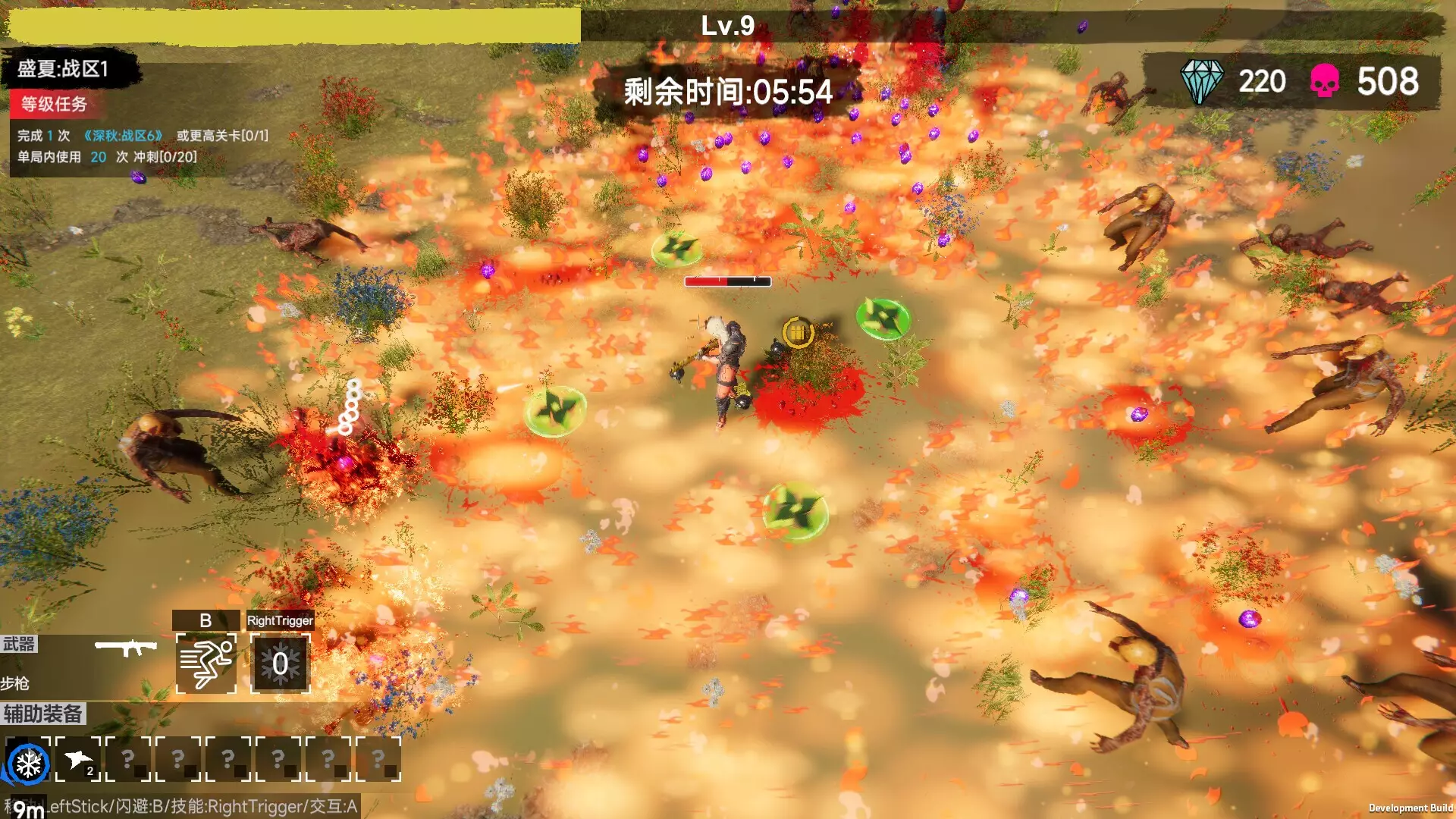Click the diamond currency icon
Screen dimensions: 1456x819
pos(1203,80)
